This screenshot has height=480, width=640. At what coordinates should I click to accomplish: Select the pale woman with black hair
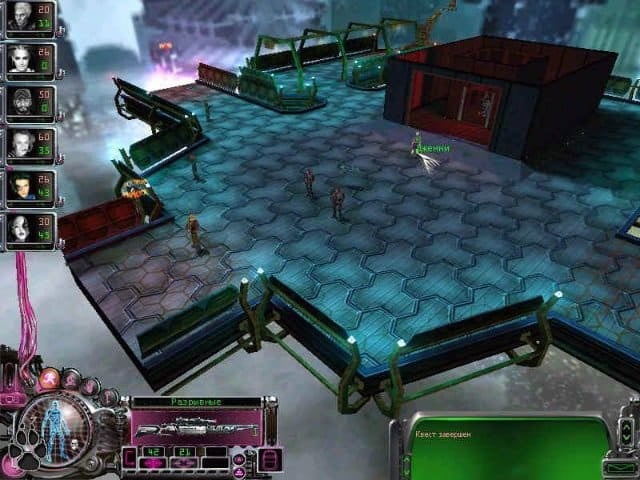point(20,229)
